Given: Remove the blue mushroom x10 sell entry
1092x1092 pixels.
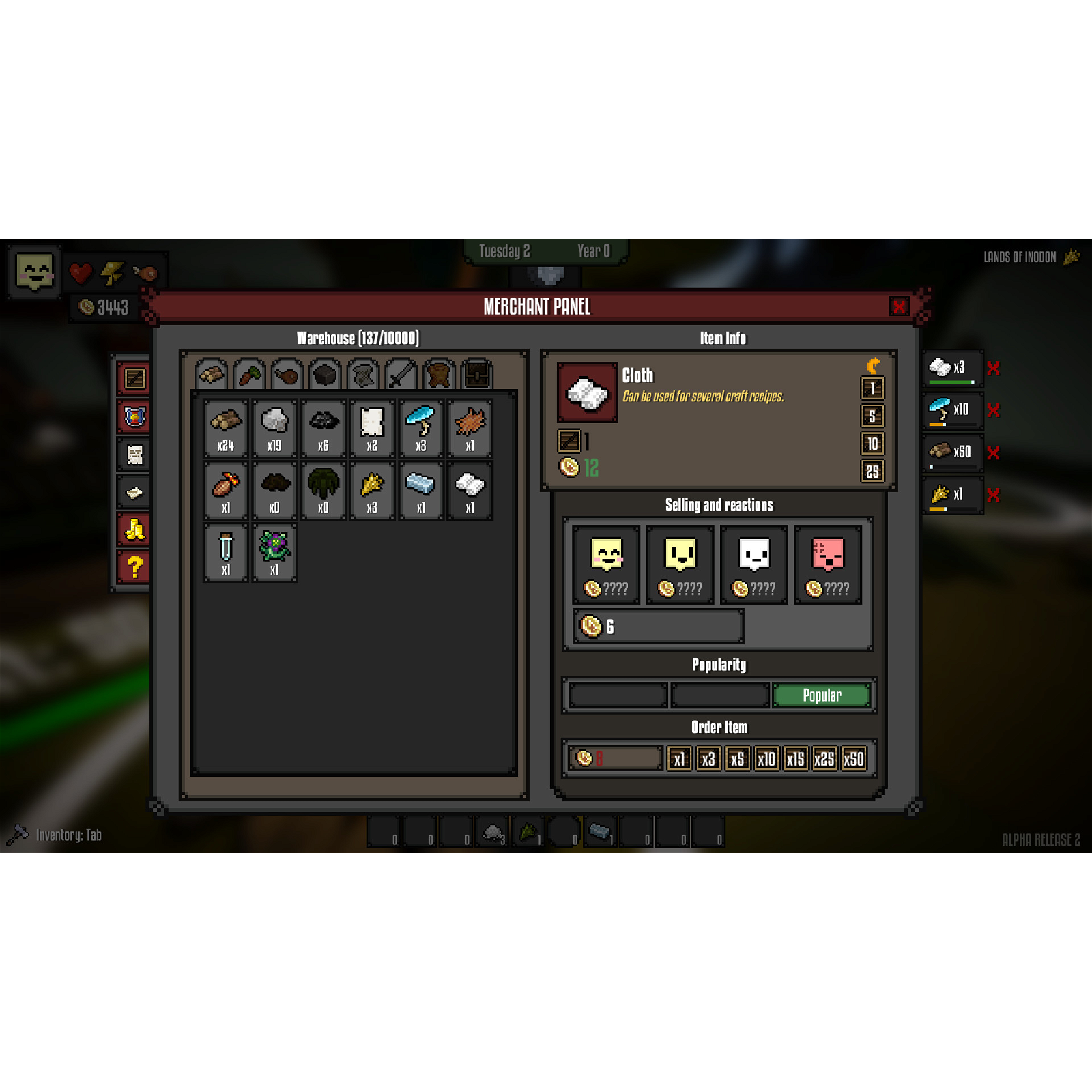Looking at the screenshot, I should [x=995, y=410].
